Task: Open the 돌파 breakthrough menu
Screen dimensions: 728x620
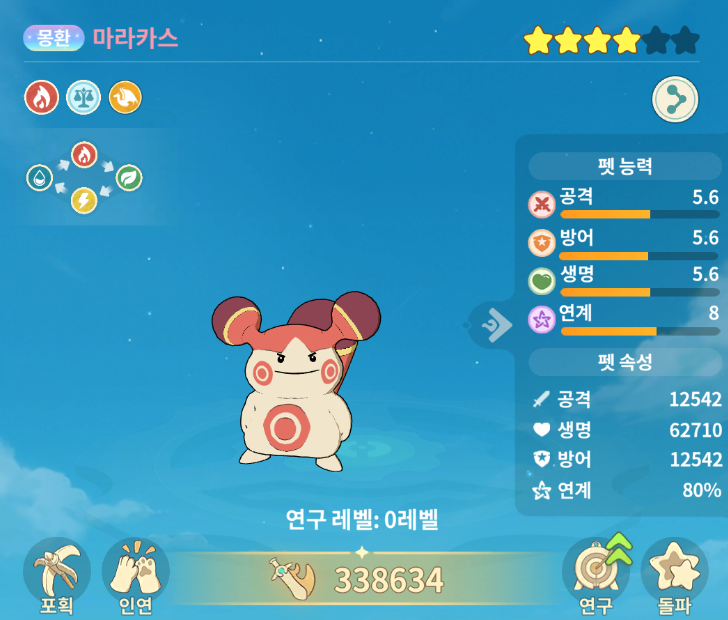Action: point(673,574)
